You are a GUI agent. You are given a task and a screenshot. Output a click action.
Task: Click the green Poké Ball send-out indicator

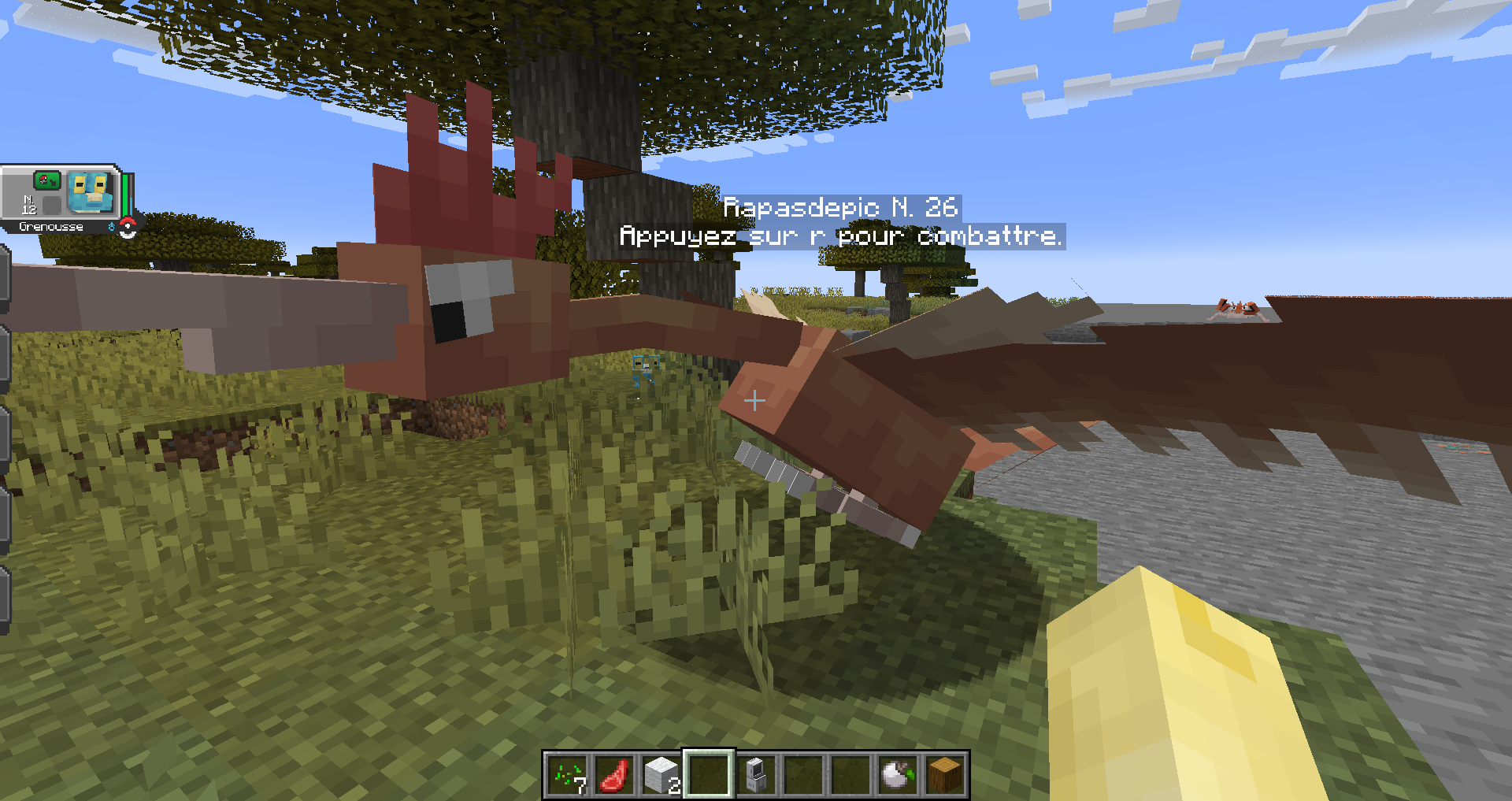46,180
